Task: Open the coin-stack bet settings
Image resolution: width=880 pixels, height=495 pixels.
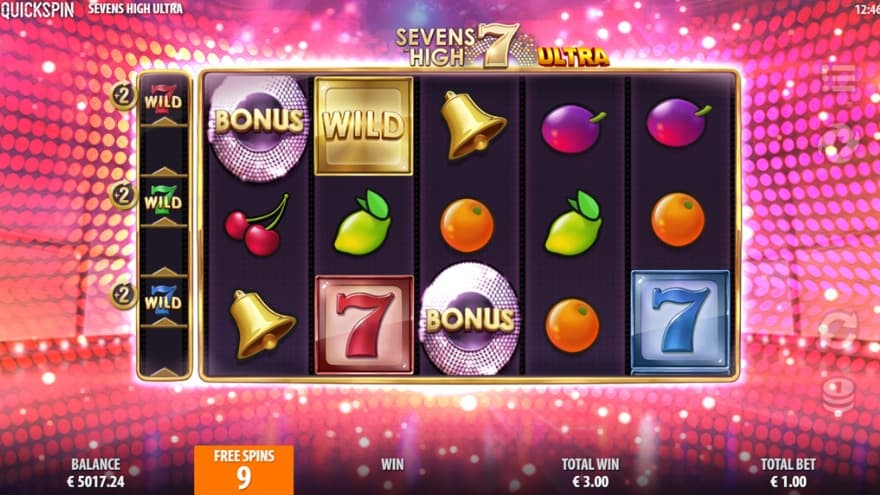Action: [838, 393]
